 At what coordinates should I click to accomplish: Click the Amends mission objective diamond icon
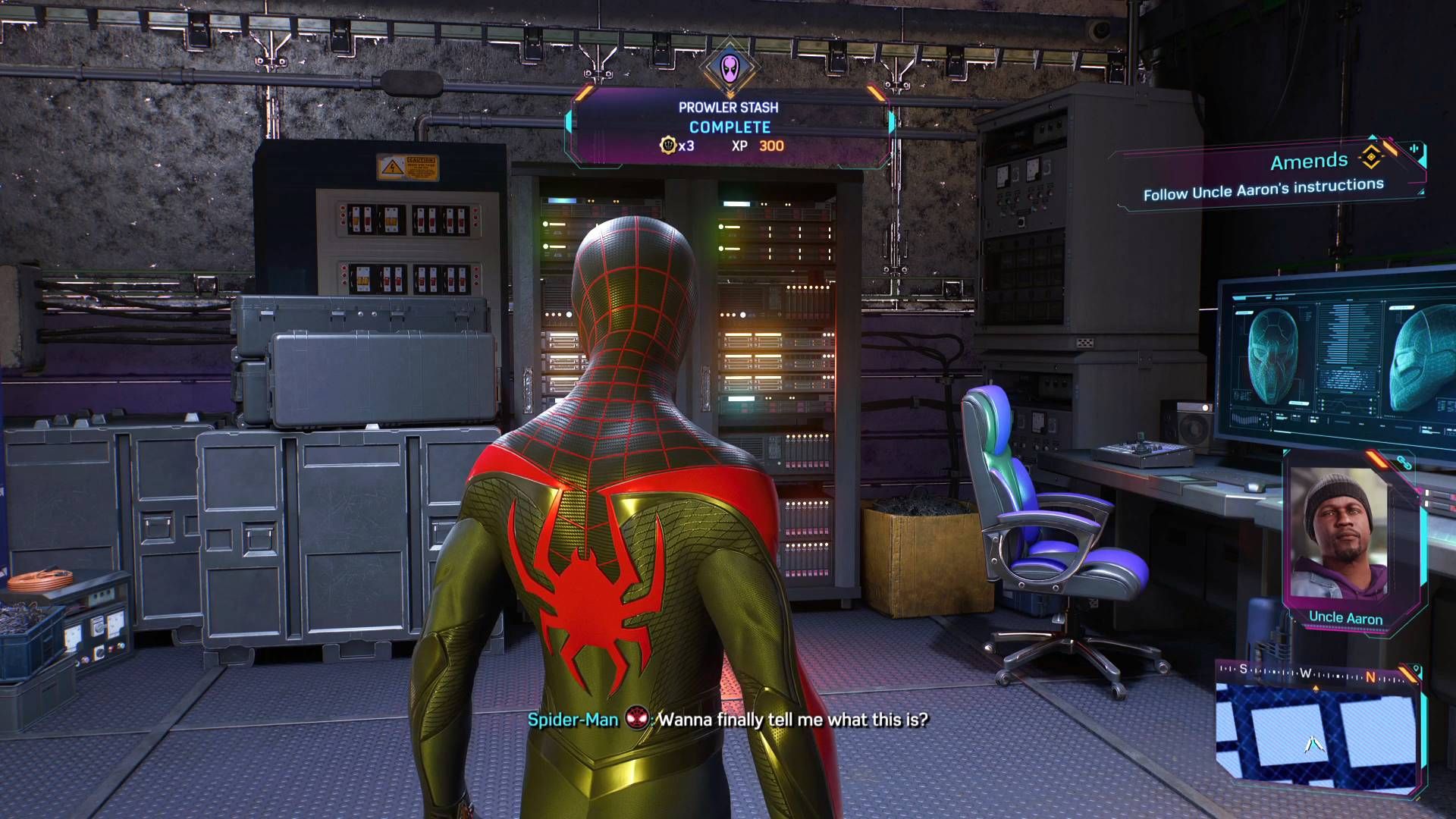1370,157
